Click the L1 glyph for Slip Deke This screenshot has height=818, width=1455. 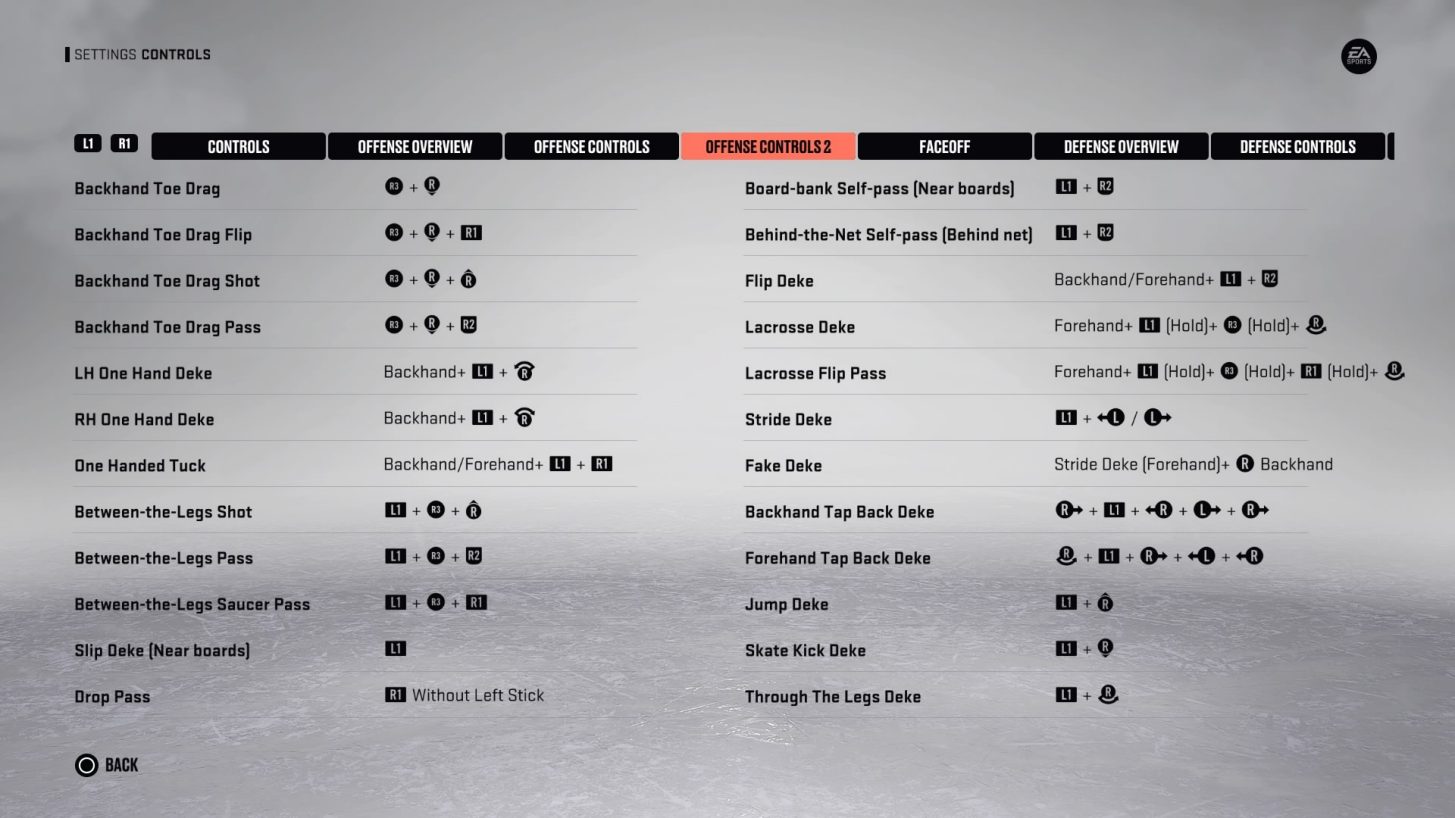click(395, 649)
